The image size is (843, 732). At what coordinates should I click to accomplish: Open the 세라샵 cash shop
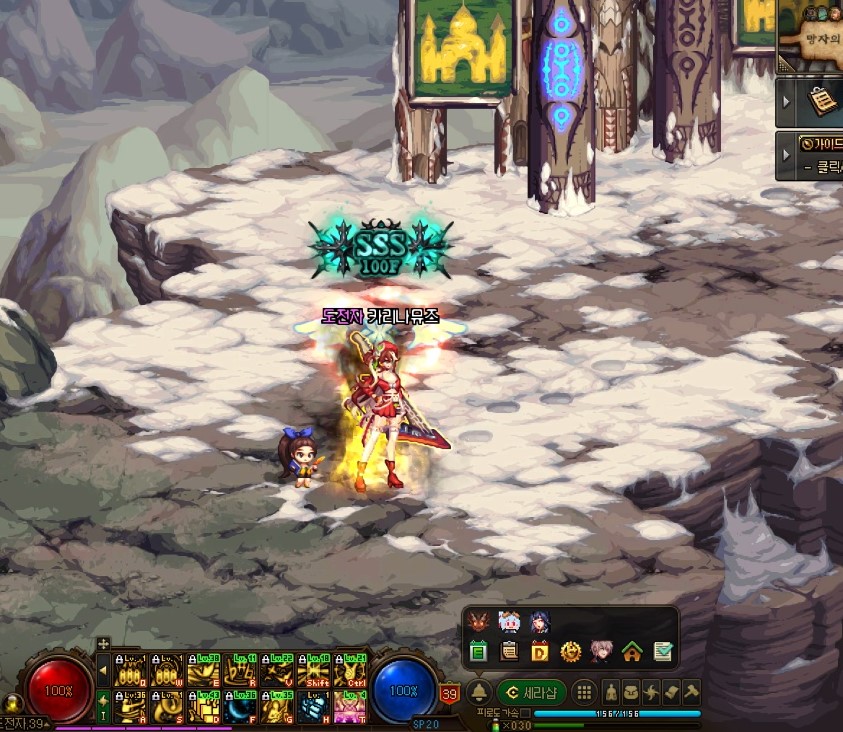tap(531, 692)
